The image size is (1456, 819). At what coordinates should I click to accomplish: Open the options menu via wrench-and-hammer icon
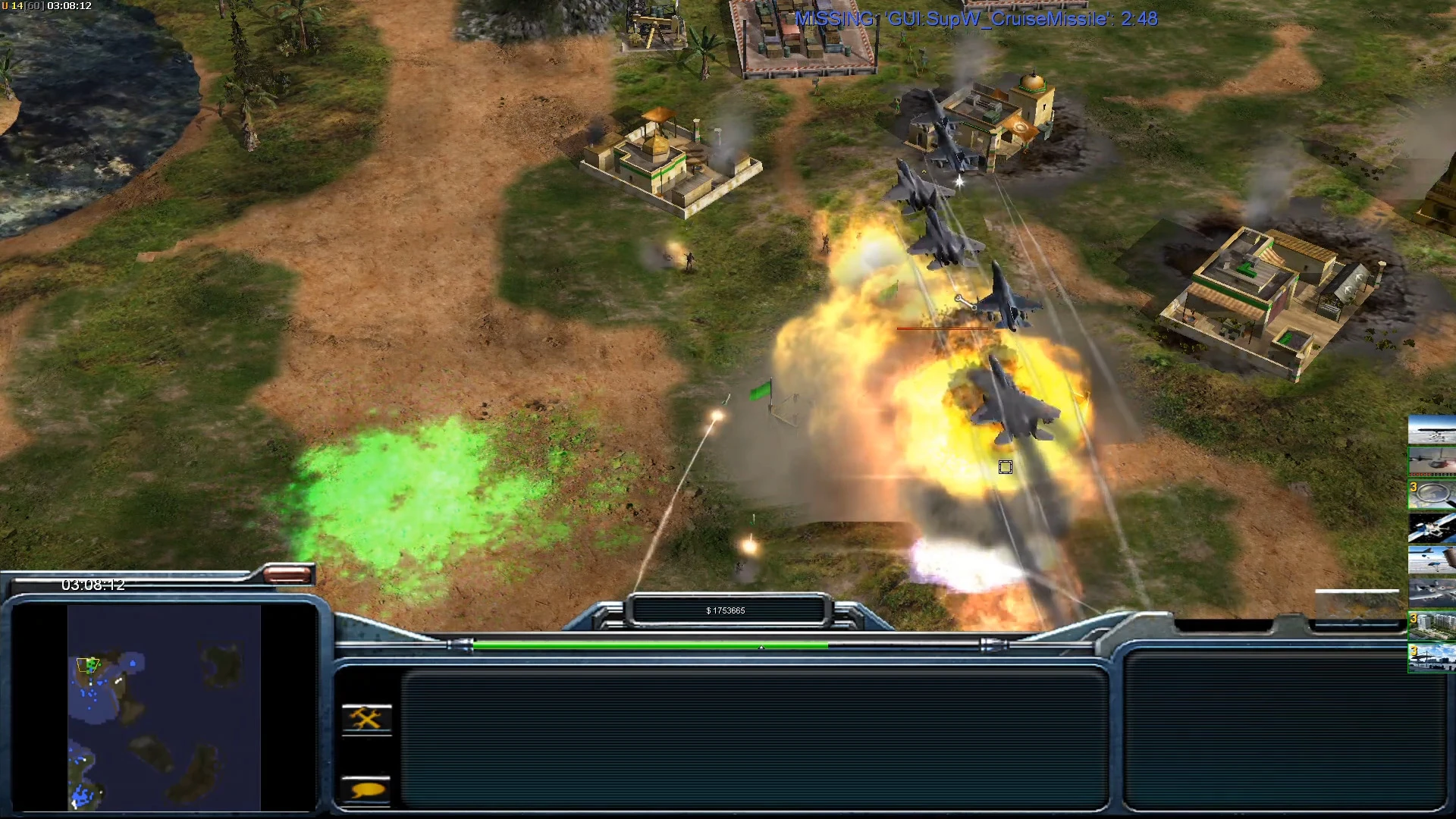tap(366, 717)
